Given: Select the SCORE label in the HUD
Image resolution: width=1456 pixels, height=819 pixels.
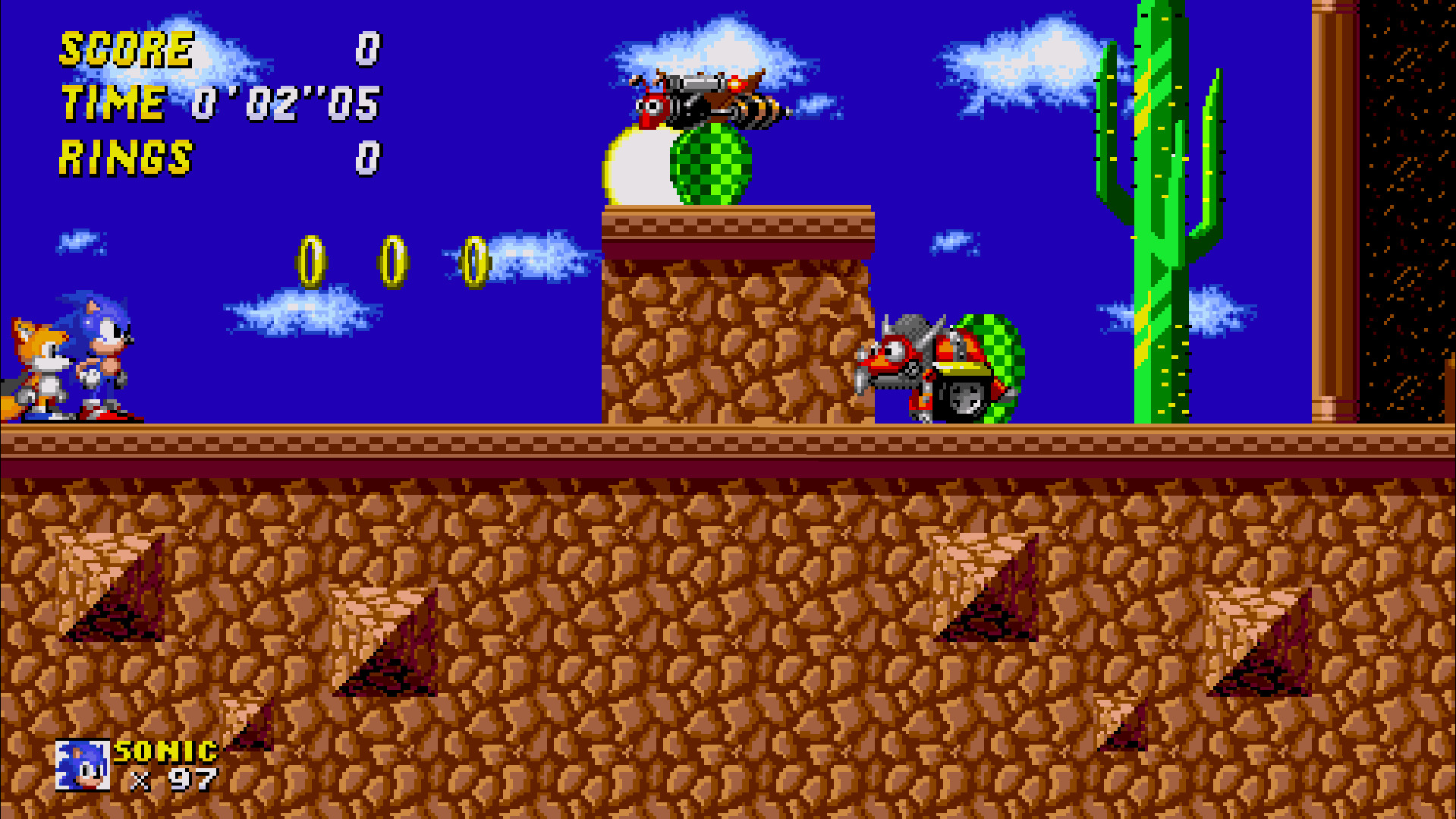Looking at the screenshot, I should click(x=125, y=49).
